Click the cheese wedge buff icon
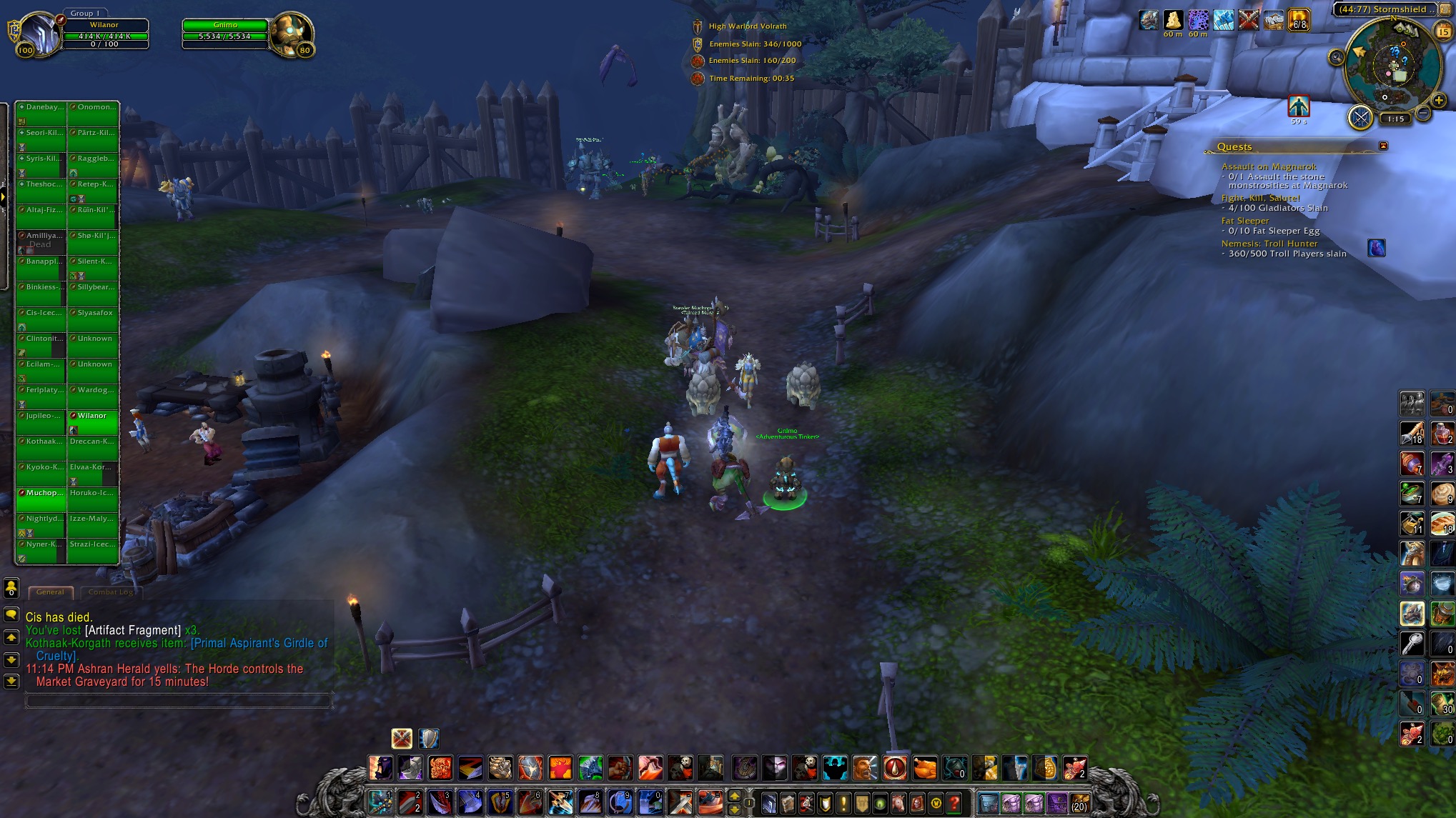1456x818 pixels. pos(1173,20)
